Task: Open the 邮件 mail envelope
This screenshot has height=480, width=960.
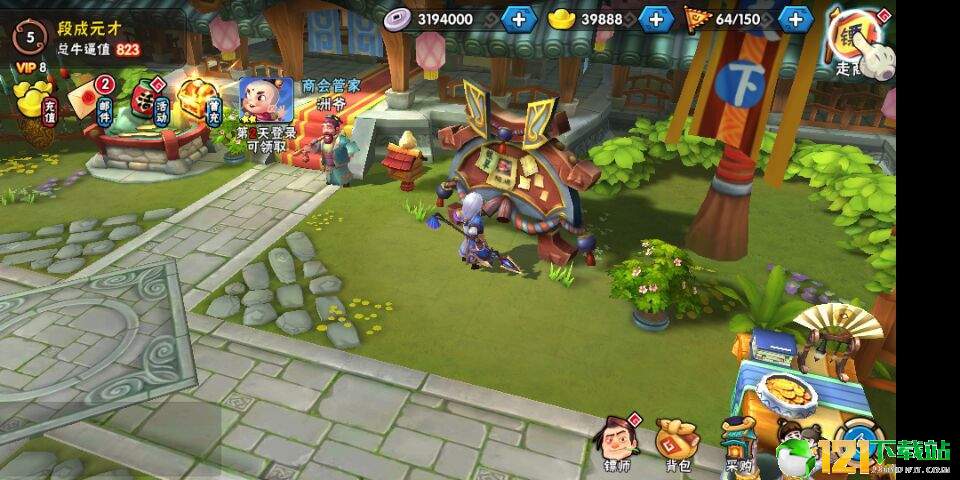Action: [103, 101]
